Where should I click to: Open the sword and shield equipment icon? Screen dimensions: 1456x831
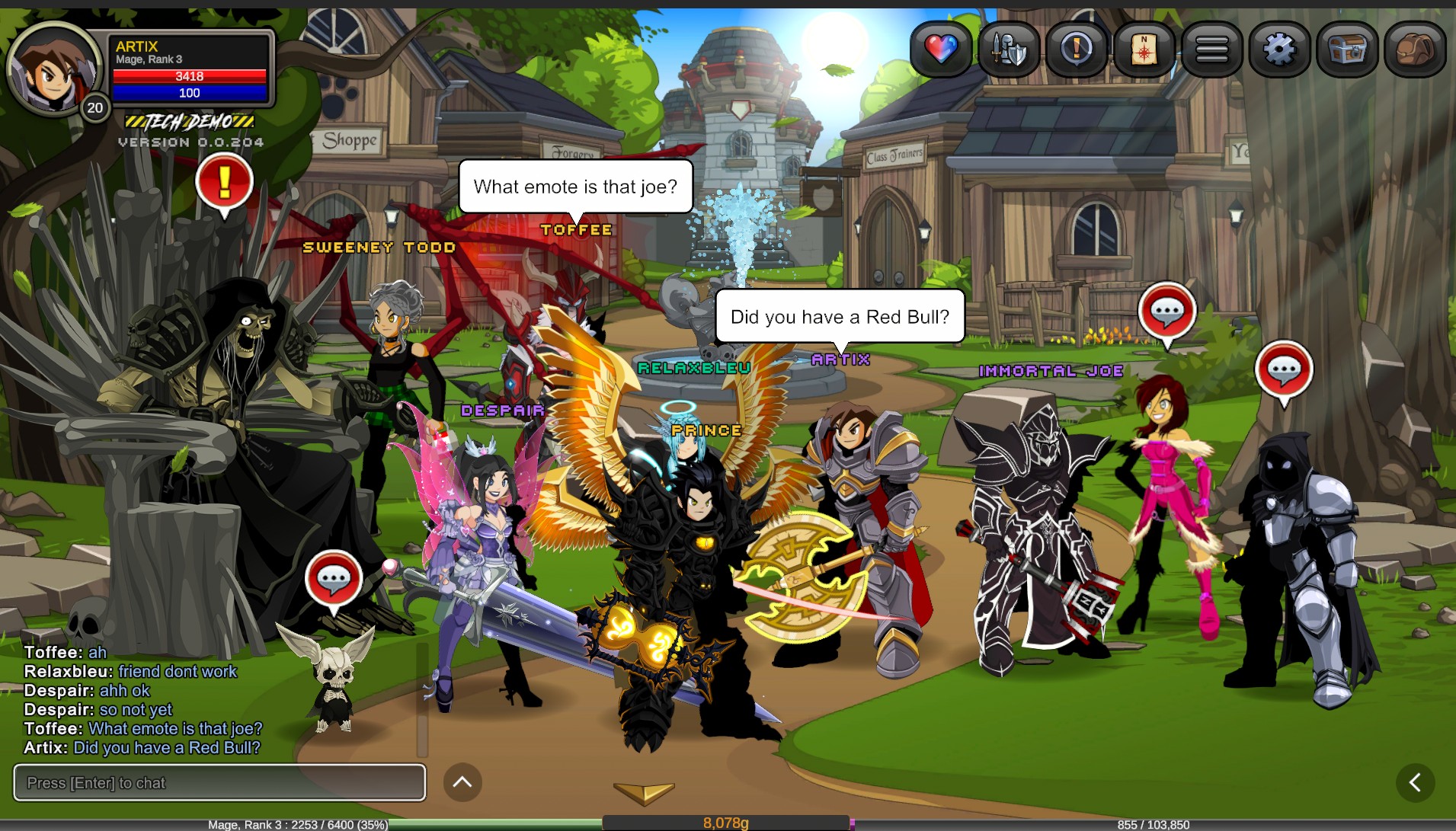[x=1009, y=50]
